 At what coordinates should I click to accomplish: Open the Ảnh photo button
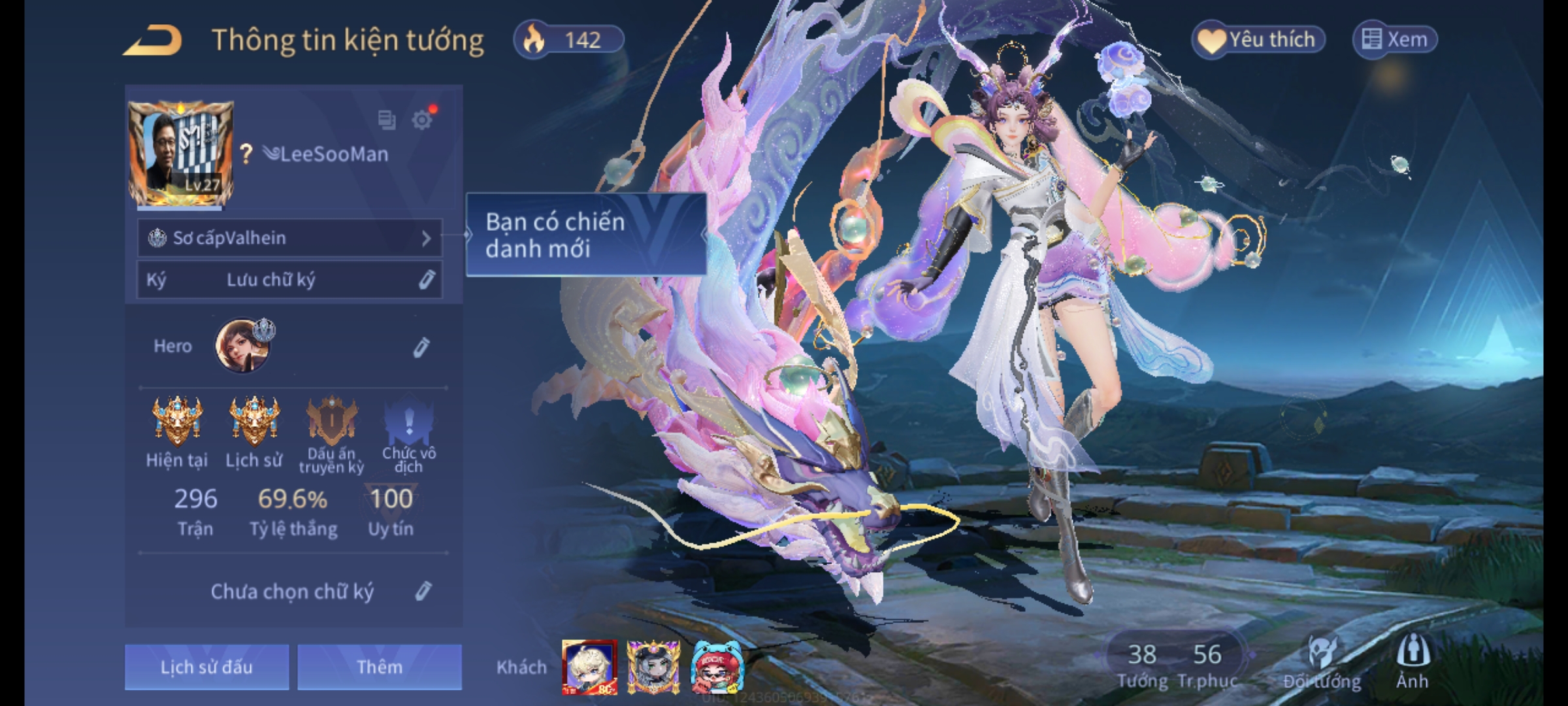point(1412,660)
